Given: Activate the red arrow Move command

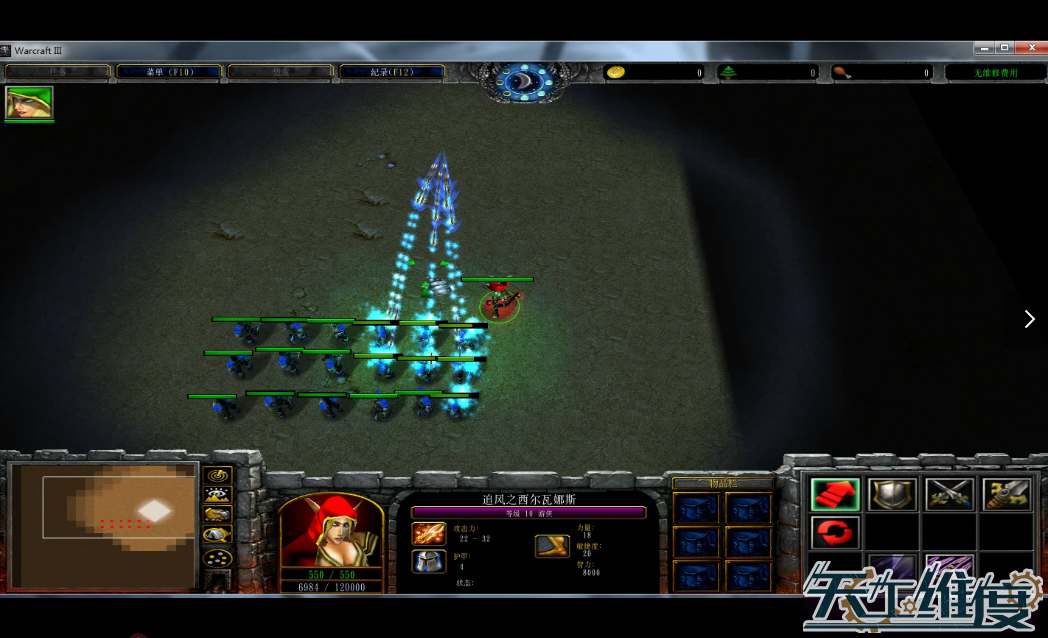Looking at the screenshot, I should click(835, 493).
